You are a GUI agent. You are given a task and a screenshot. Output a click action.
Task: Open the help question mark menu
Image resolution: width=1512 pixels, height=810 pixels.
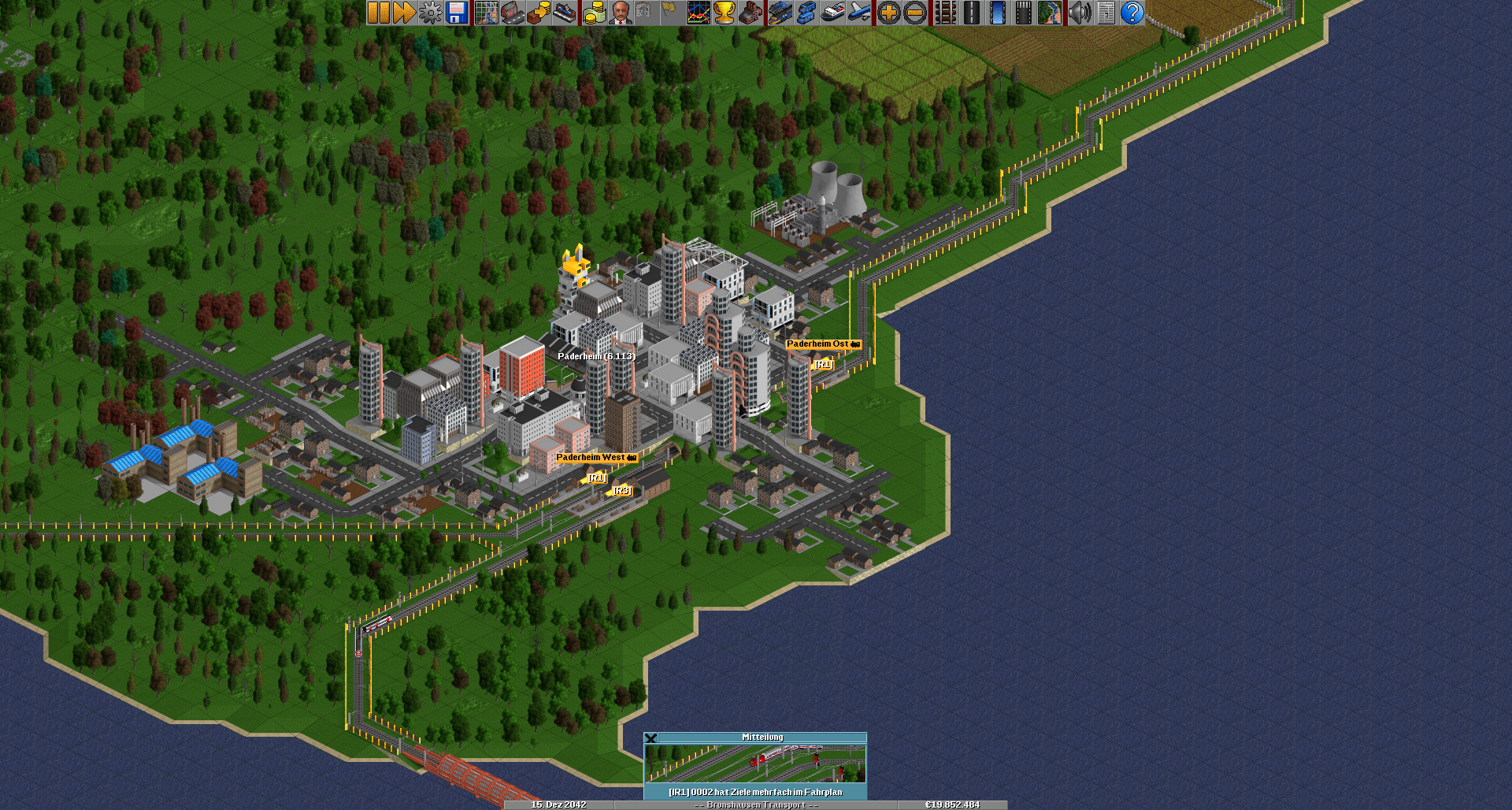(1132, 13)
